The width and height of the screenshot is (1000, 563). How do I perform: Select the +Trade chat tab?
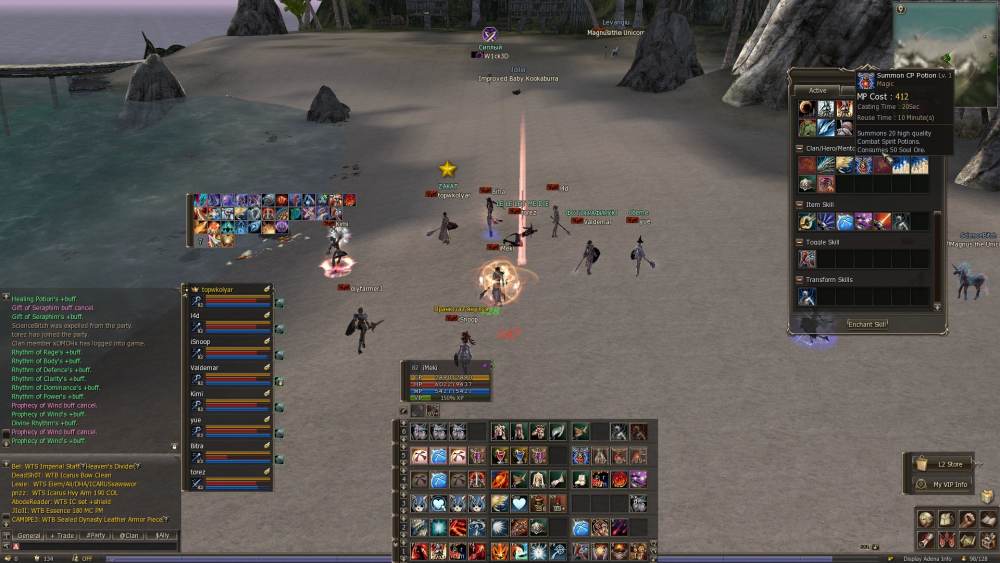(x=63, y=536)
